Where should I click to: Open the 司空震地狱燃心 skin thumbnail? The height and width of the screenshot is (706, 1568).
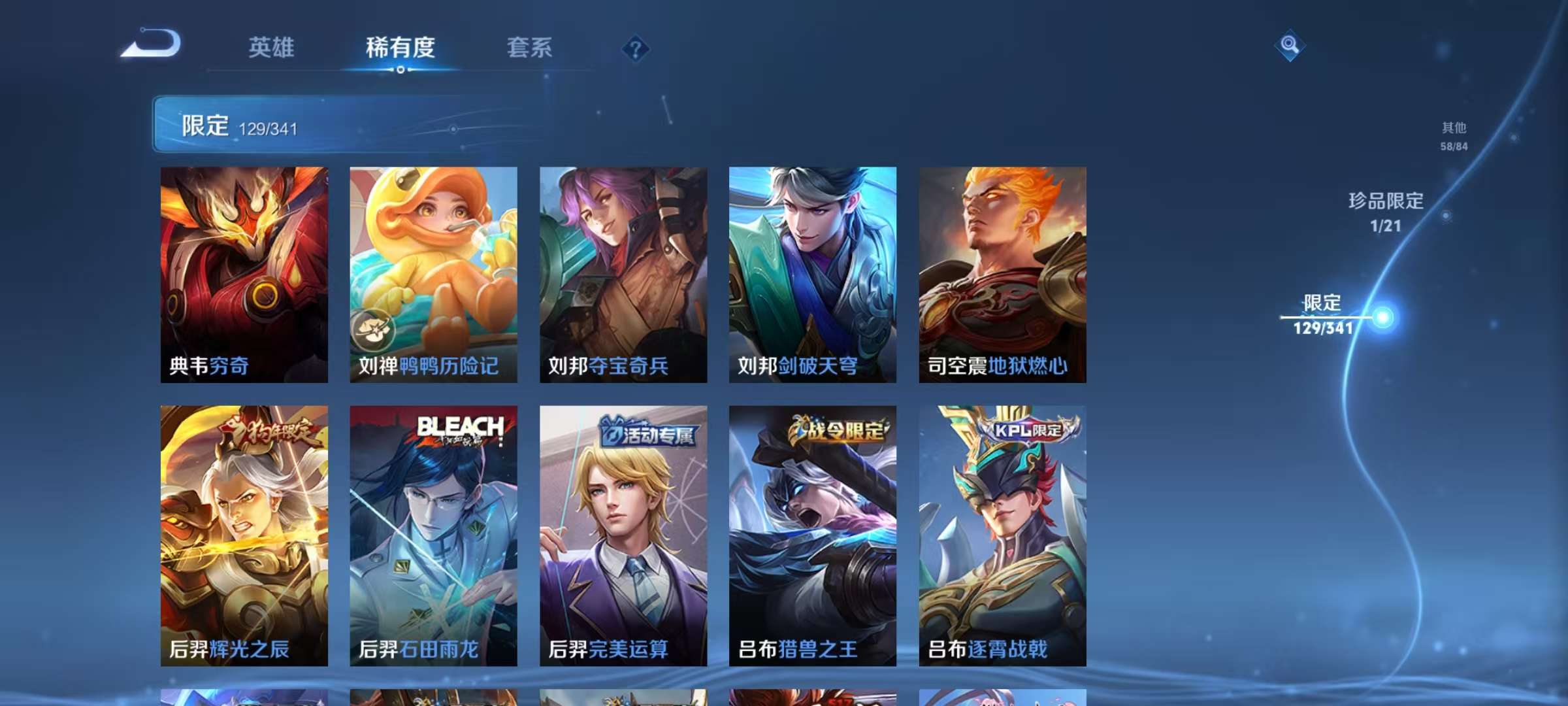coord(1002,275)
